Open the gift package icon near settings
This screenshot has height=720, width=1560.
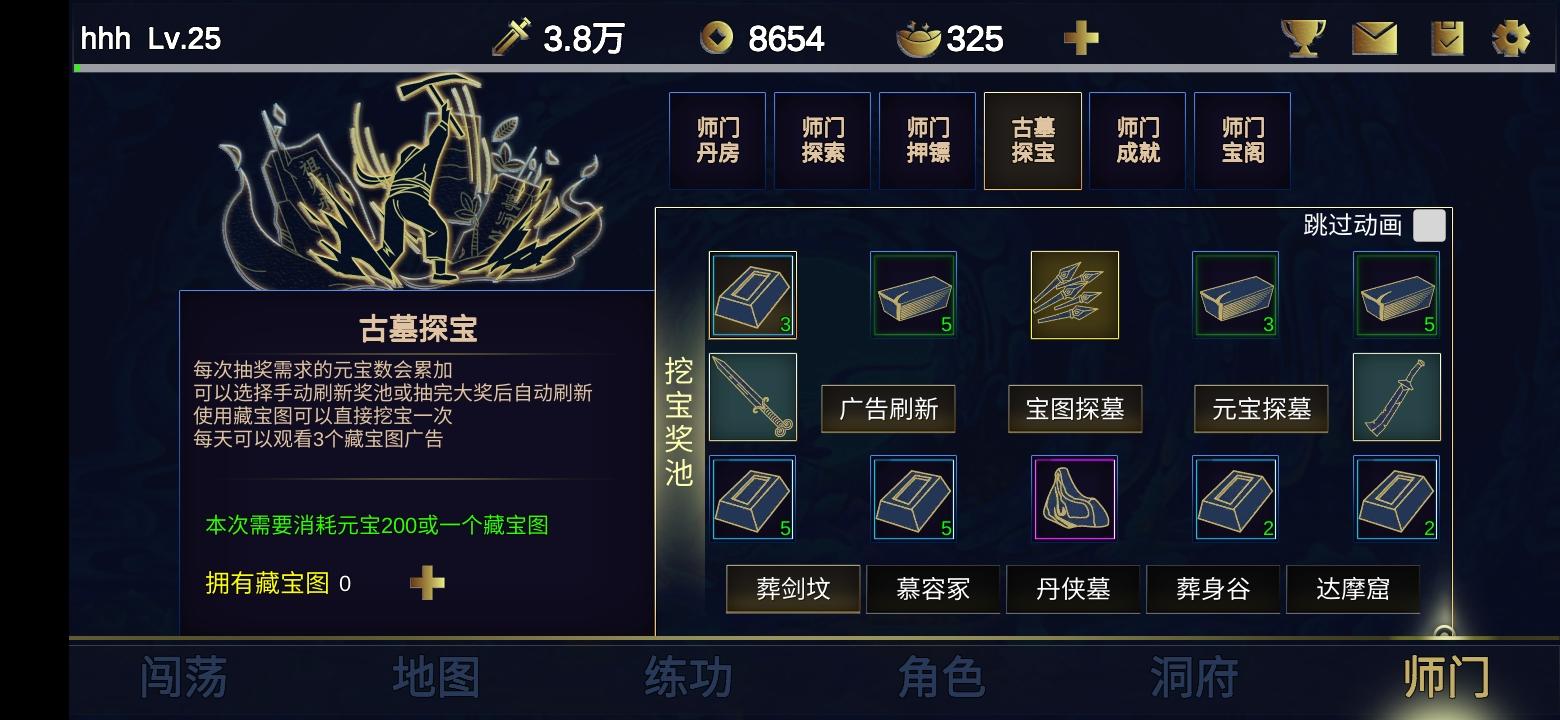tap(1447, 38)
